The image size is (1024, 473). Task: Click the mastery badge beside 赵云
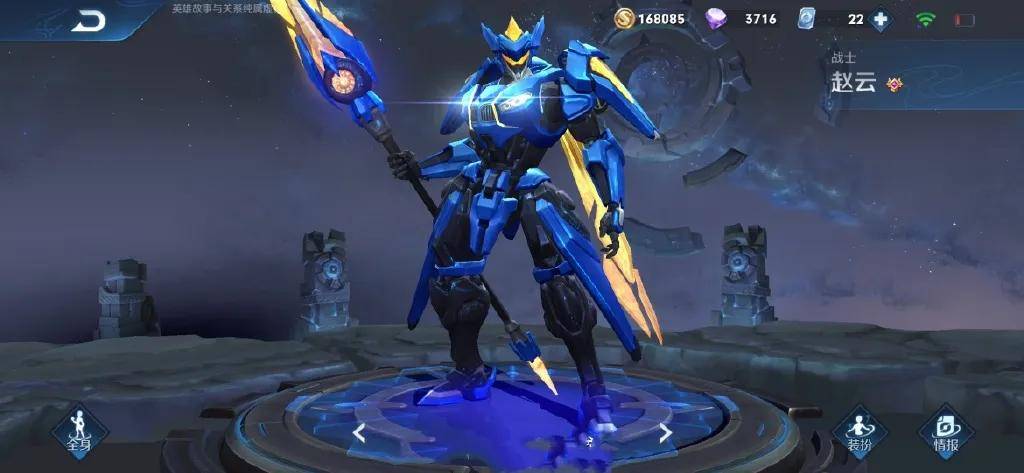895,84
